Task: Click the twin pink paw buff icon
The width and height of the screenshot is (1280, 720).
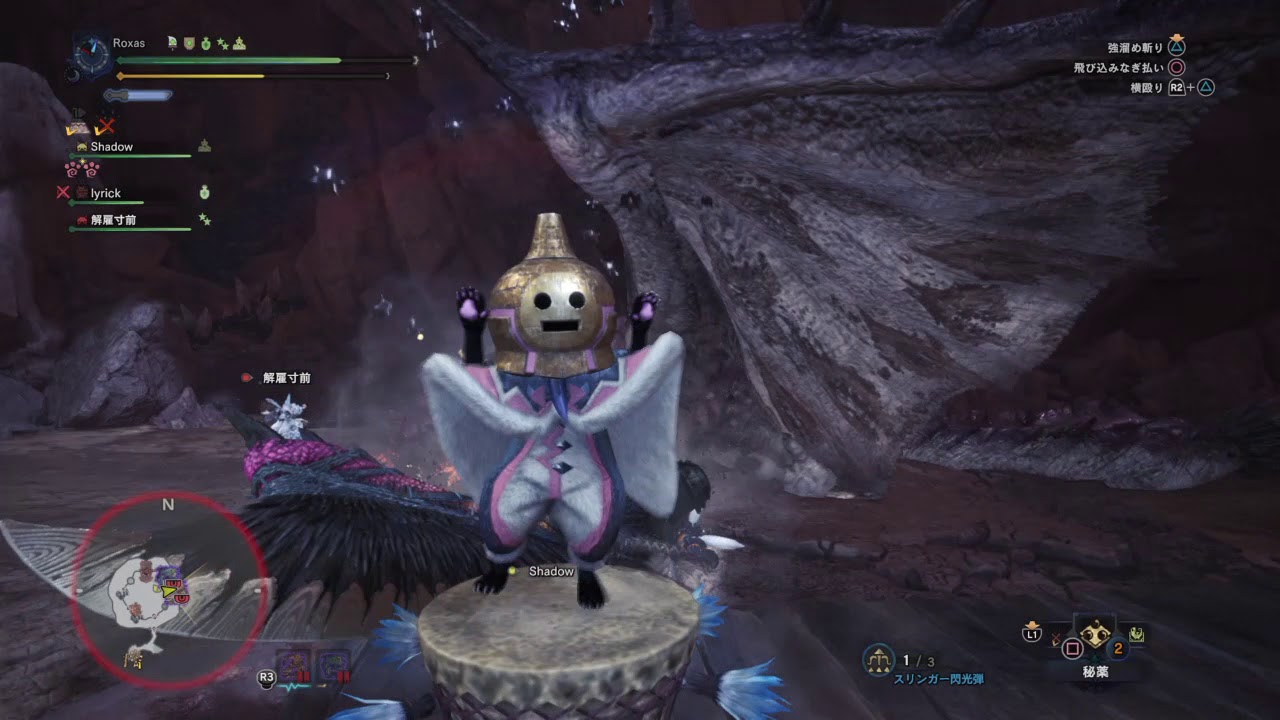Action: pos(81,169)
